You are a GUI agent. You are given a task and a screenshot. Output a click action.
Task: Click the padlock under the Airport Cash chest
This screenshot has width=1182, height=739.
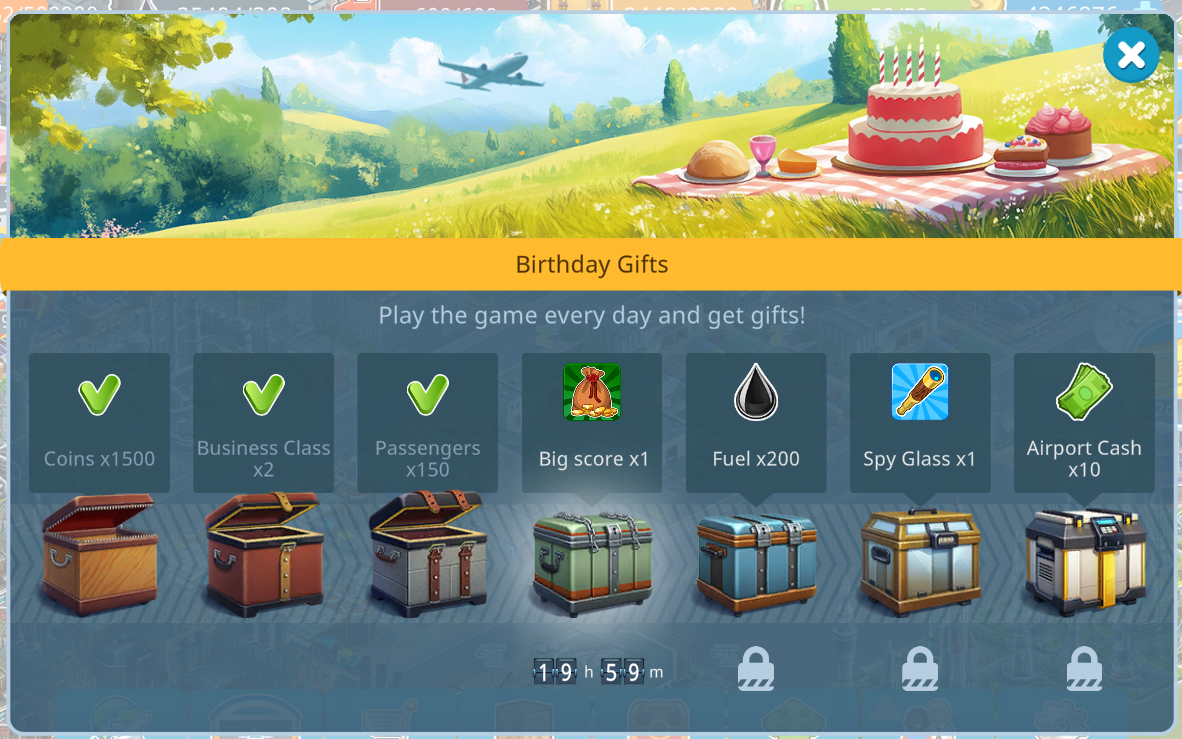click(1084, 669)
